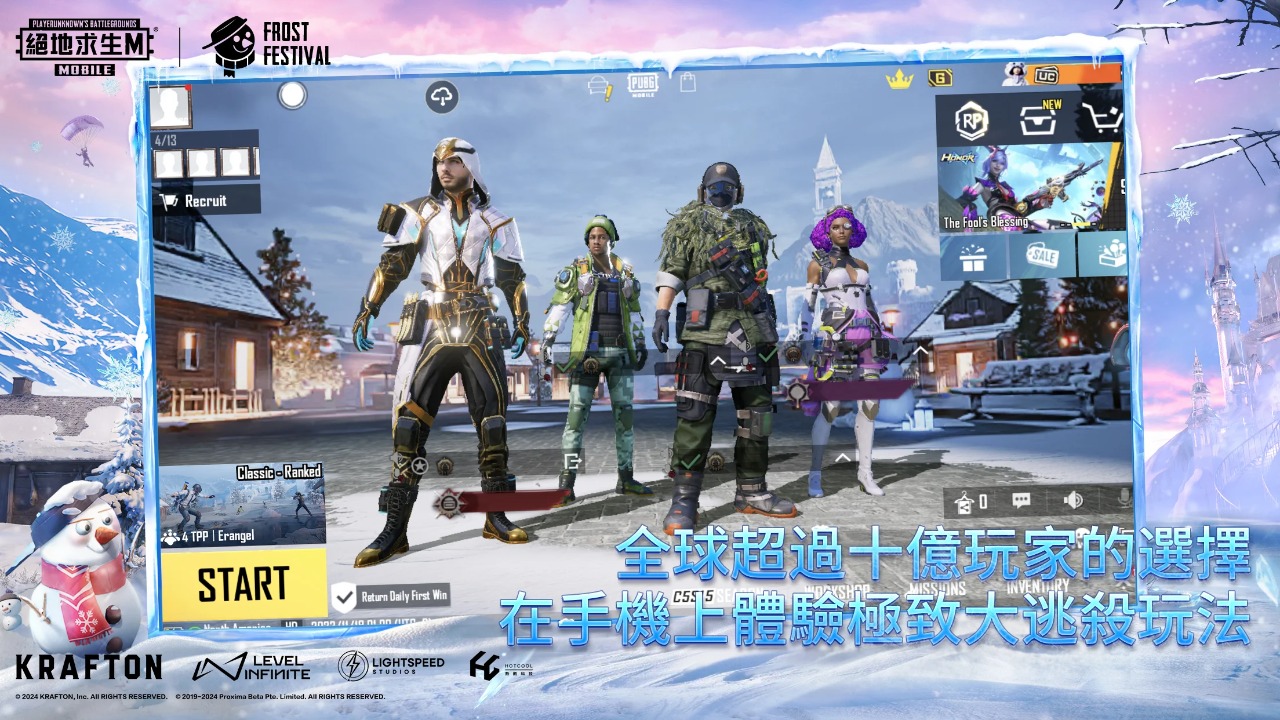Open the gift box rewards tile
The image size is (1280, 720).
(x=972, y=257)
